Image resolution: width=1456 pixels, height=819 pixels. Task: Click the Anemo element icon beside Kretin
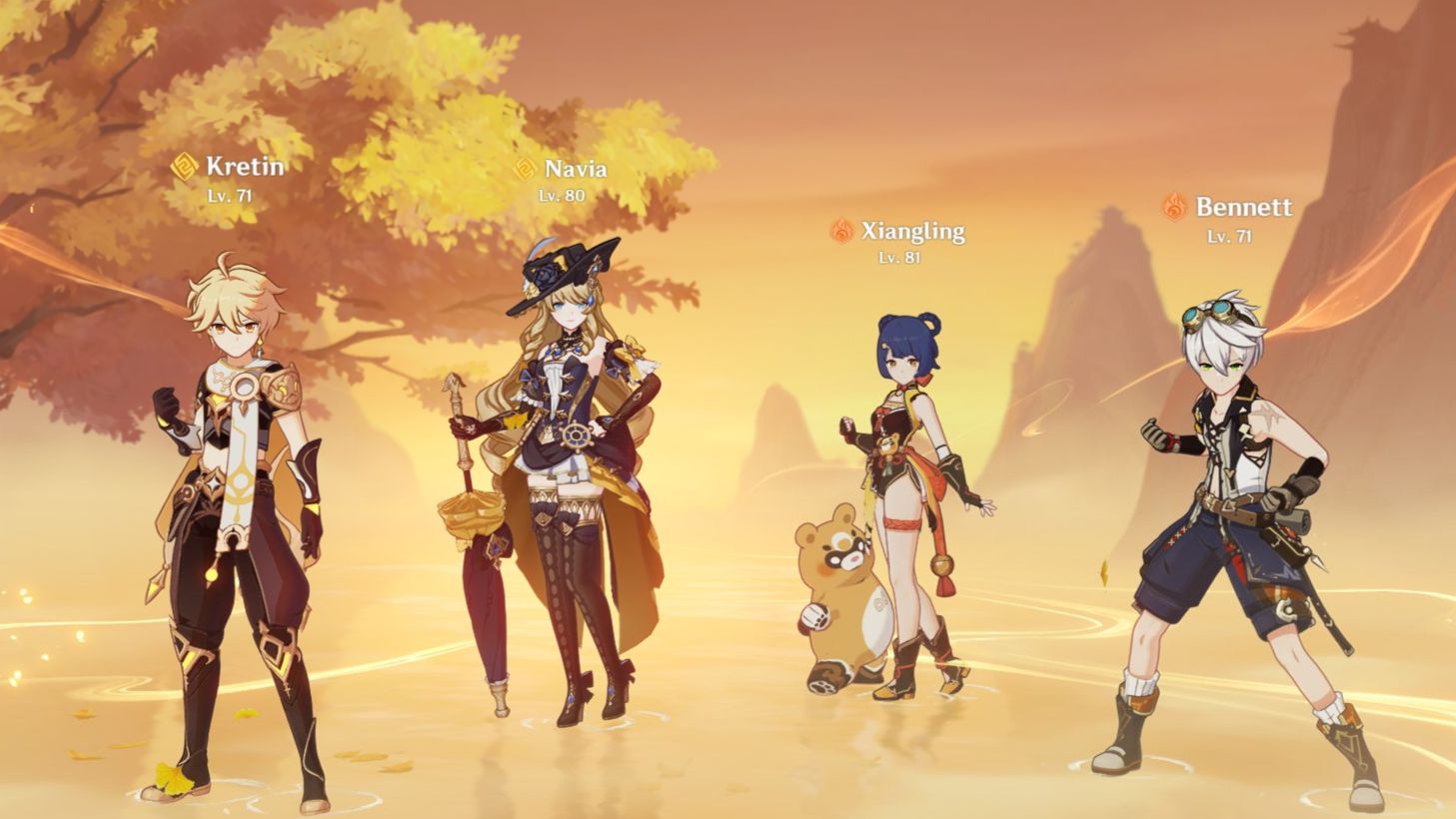click(183, 168)
